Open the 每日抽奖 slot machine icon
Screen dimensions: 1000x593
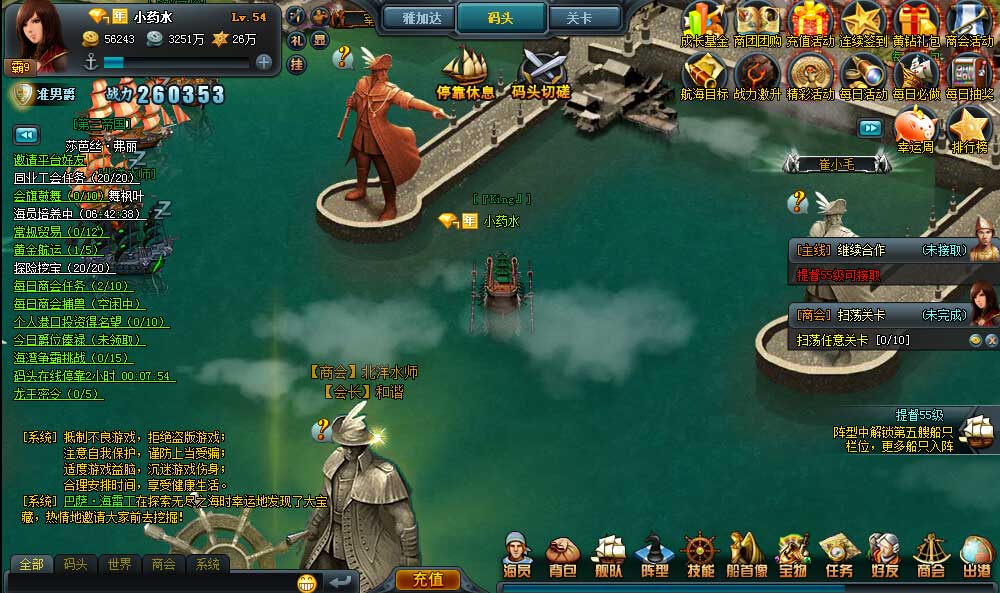pyautogui.click(x=969, y=77)
